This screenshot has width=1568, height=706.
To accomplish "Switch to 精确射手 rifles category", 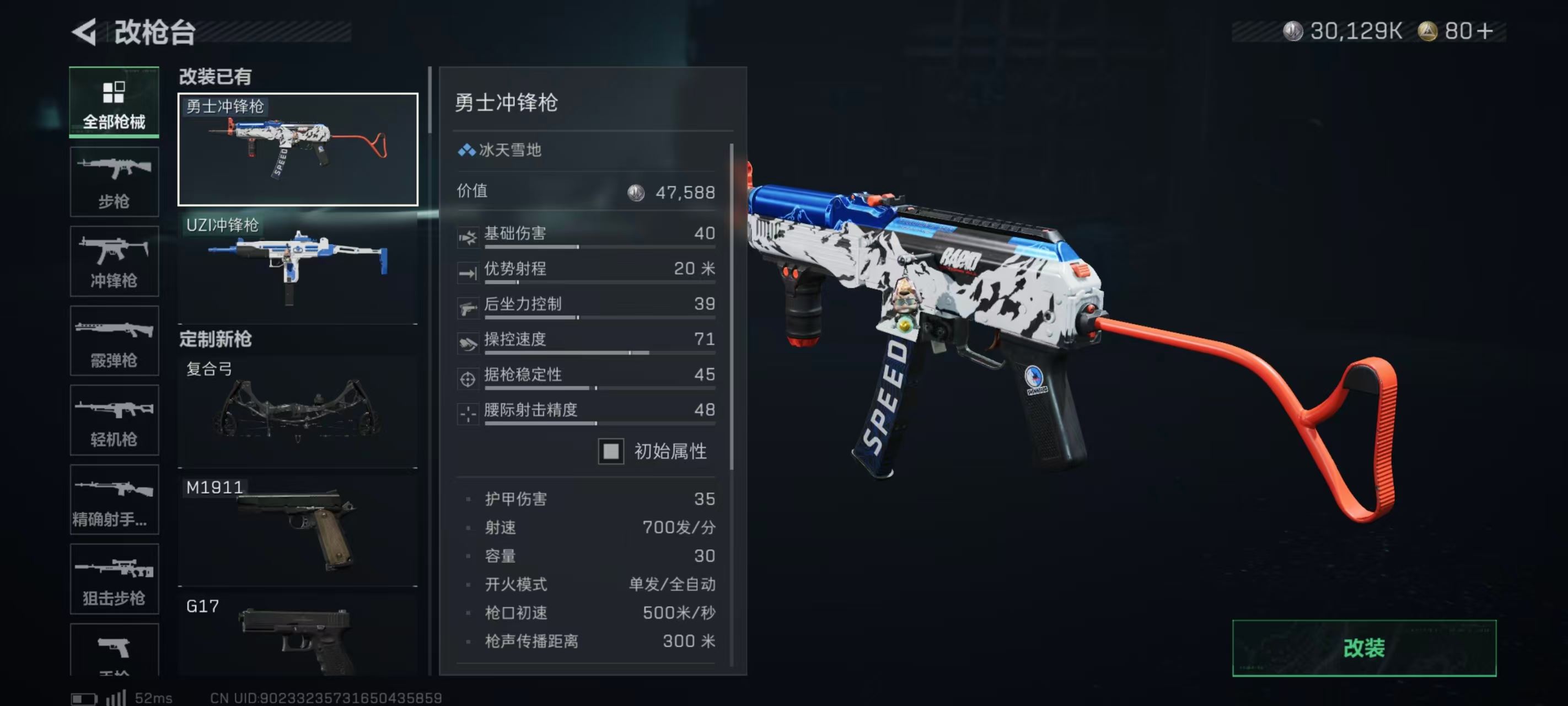I will [114, 500].
